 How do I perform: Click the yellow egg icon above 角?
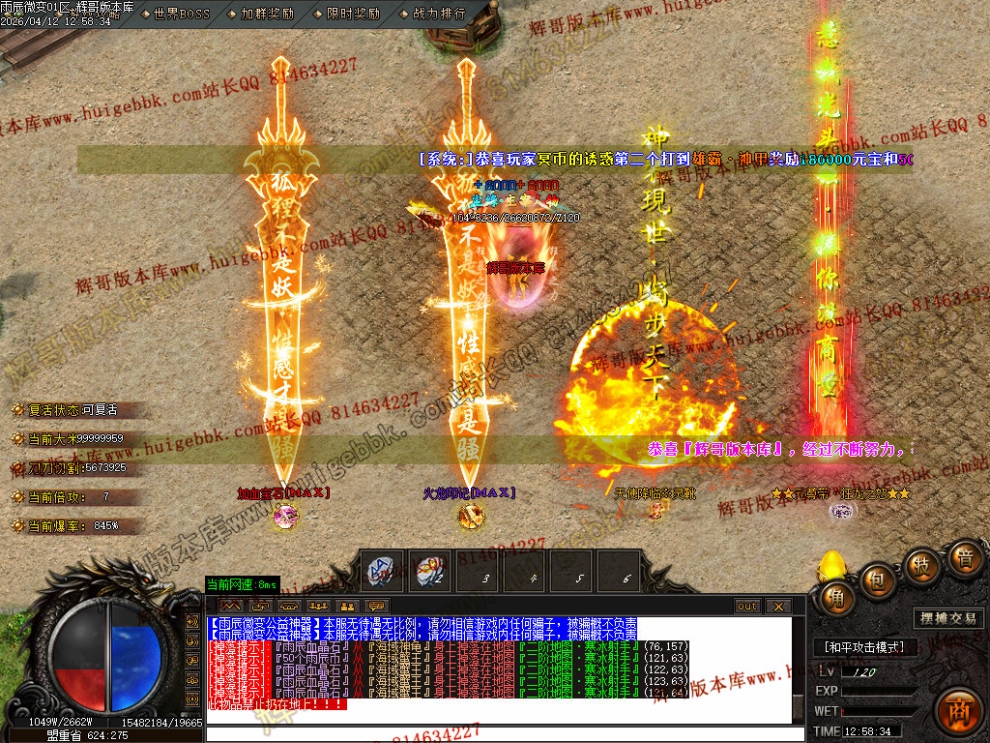coord(832,566)
